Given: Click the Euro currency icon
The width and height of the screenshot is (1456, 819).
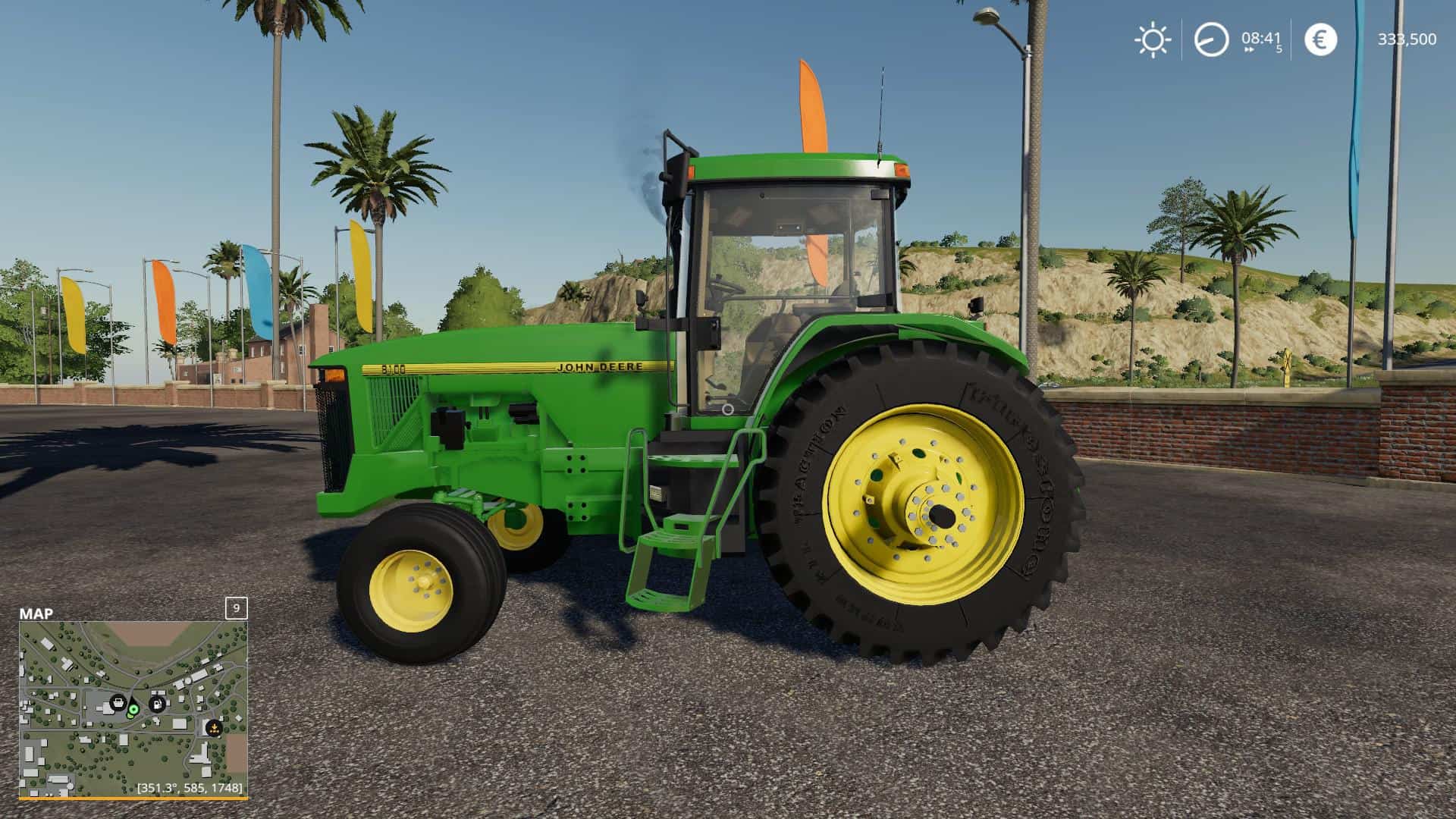Looking at the screenshot, I should tap(1320, 39).
